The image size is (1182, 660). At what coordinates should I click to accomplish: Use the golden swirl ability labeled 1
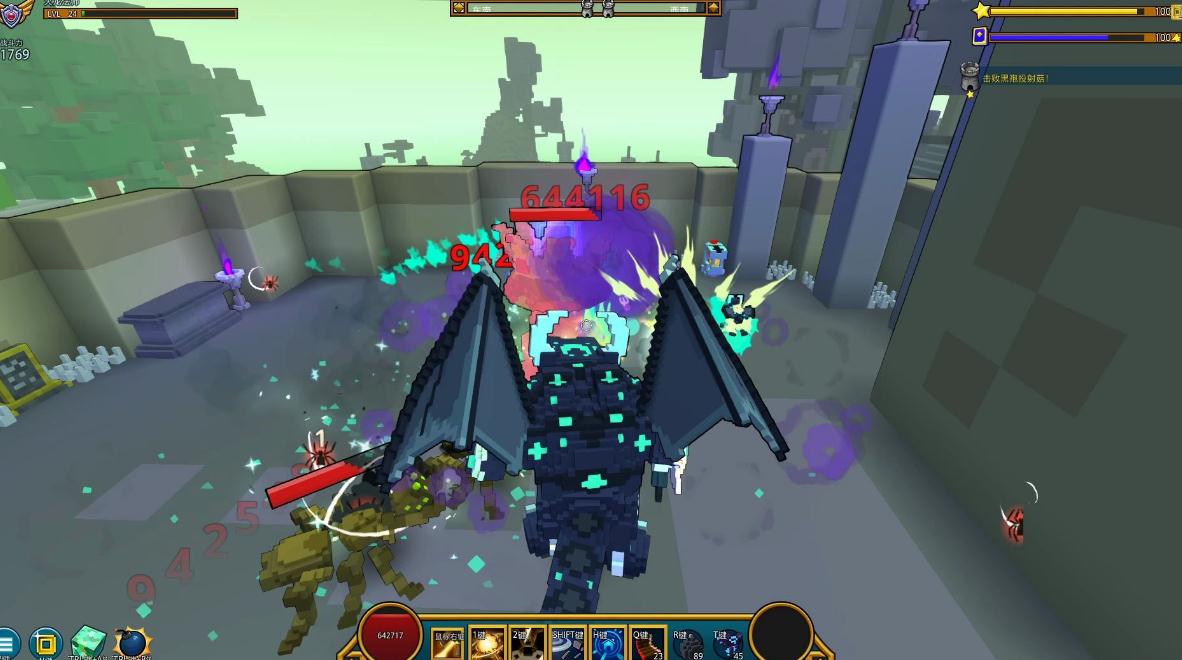488,645
